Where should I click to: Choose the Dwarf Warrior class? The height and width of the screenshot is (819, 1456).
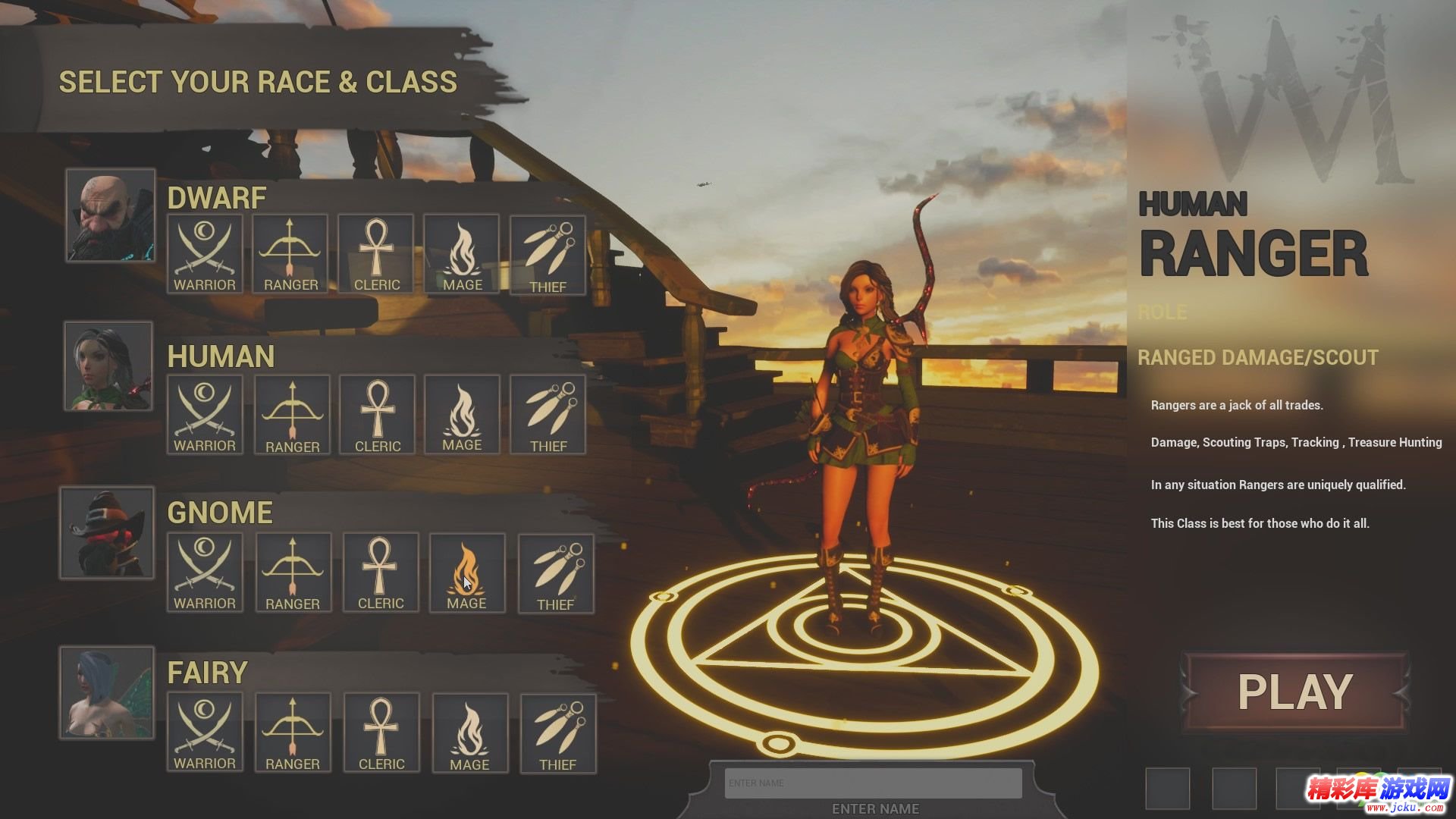pyautogui.click(x=205, y=254)
